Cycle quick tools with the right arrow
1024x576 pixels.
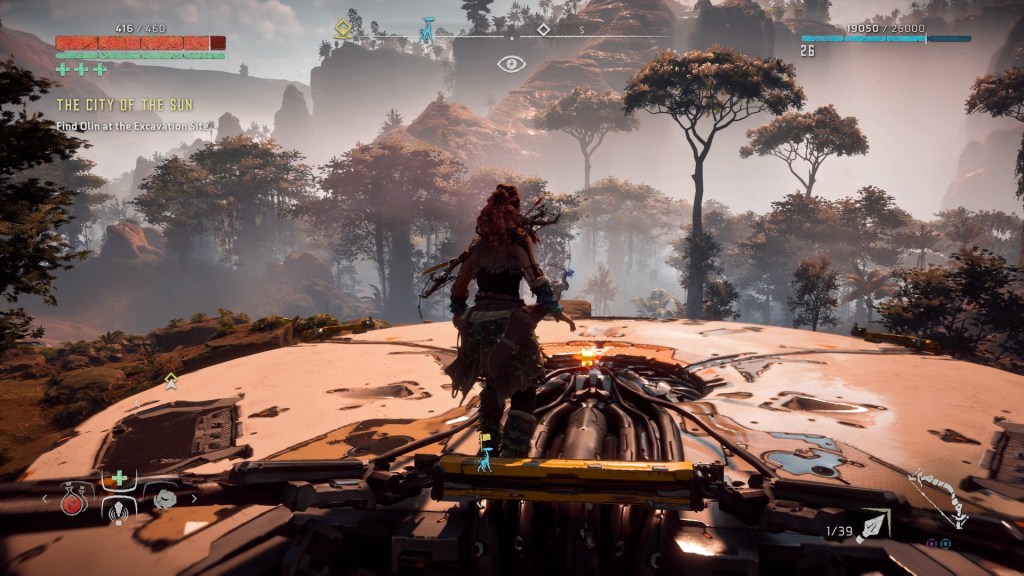pos(194,497)
